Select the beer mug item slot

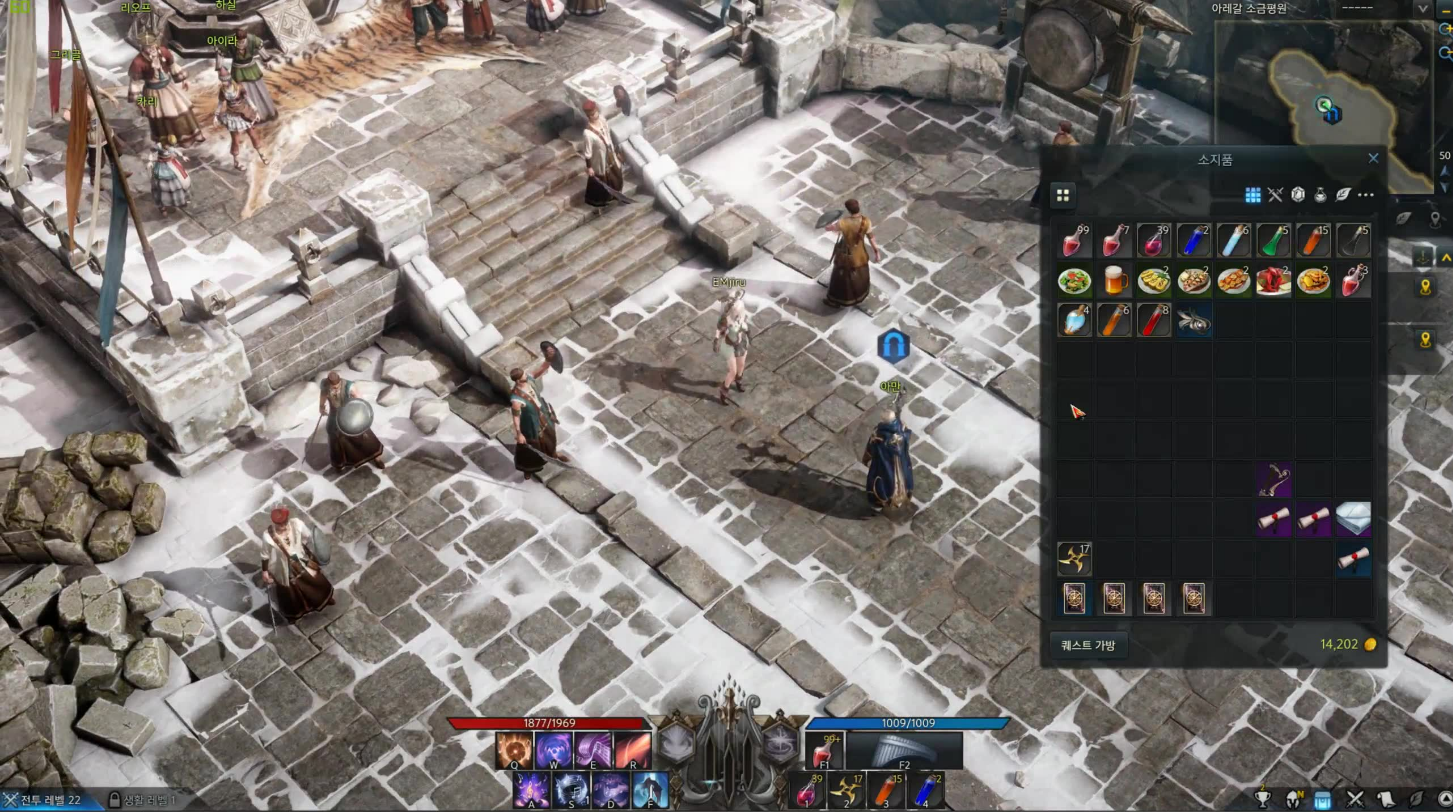(x=1114, y=281)
